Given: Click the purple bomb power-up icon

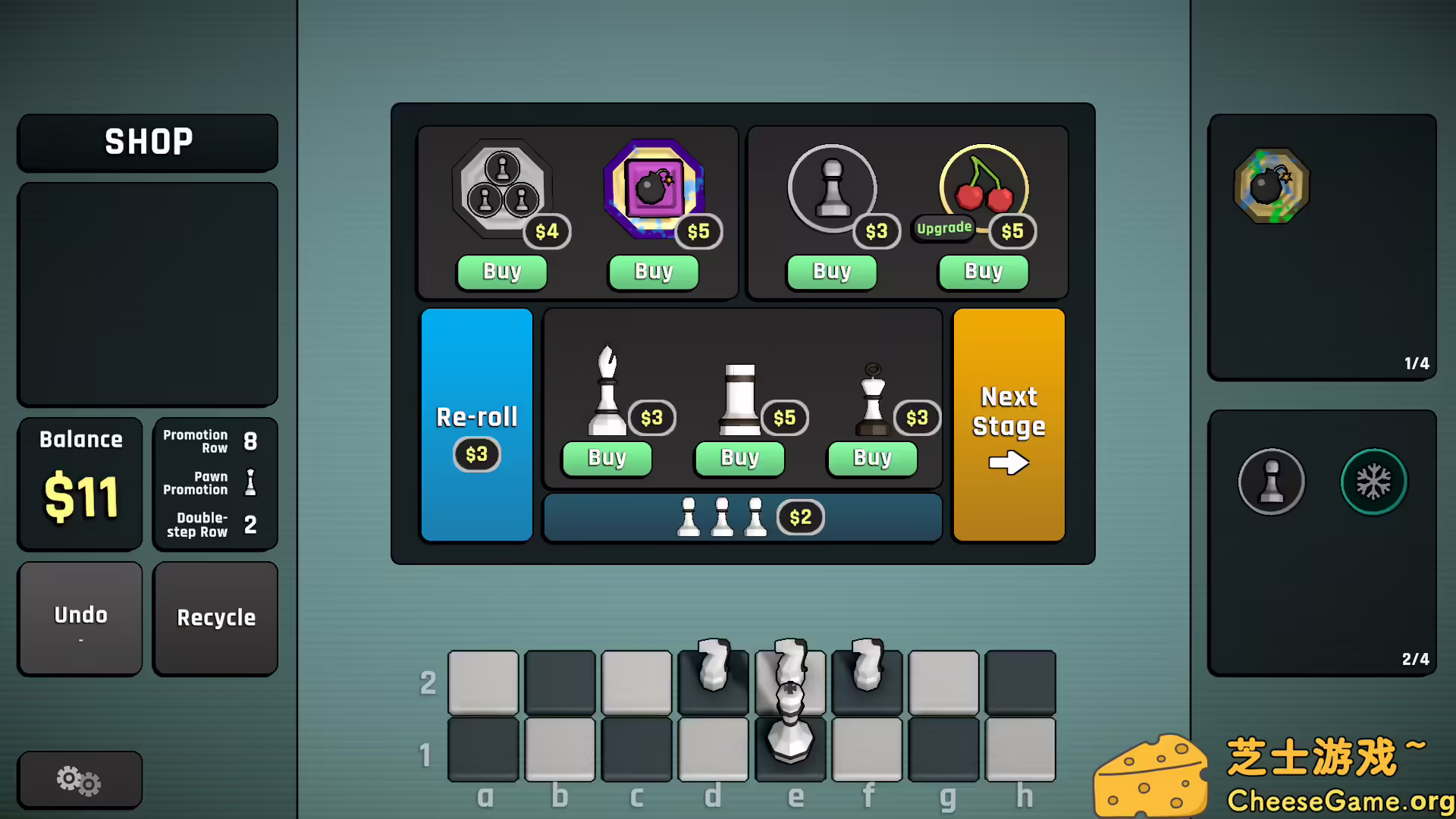Looking at the screenshot, I should 654,188.
